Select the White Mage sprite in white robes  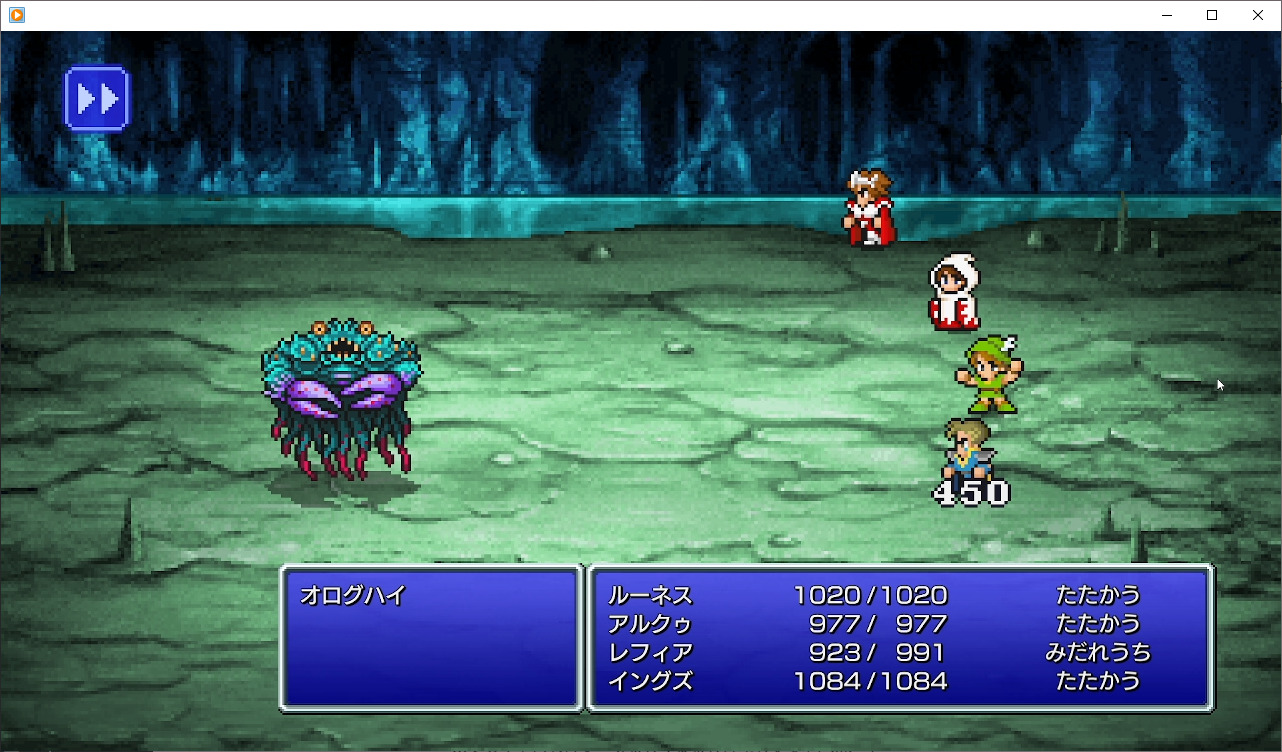[953, 292]
